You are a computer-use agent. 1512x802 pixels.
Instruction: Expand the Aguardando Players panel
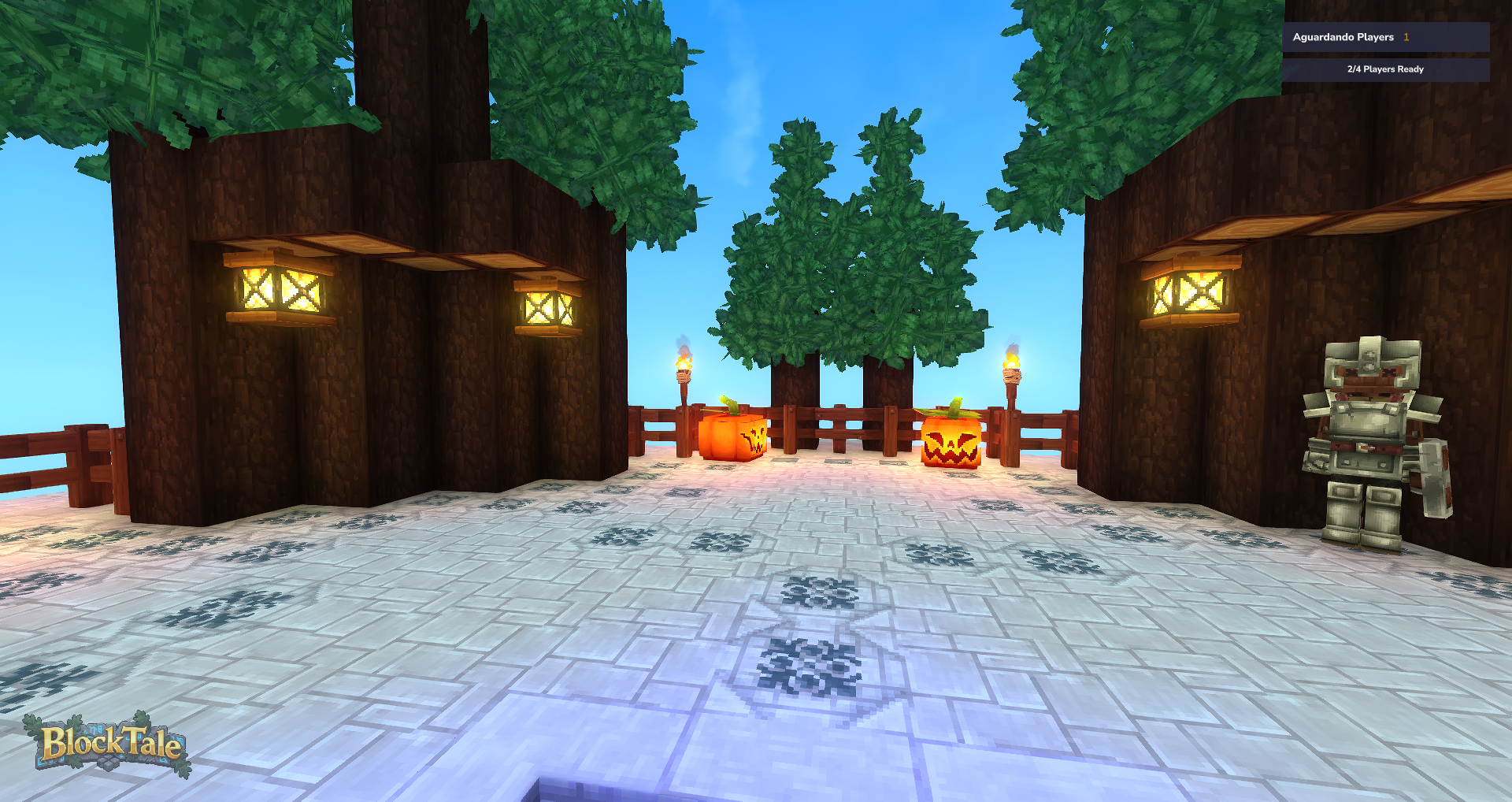pos(1386,37)
